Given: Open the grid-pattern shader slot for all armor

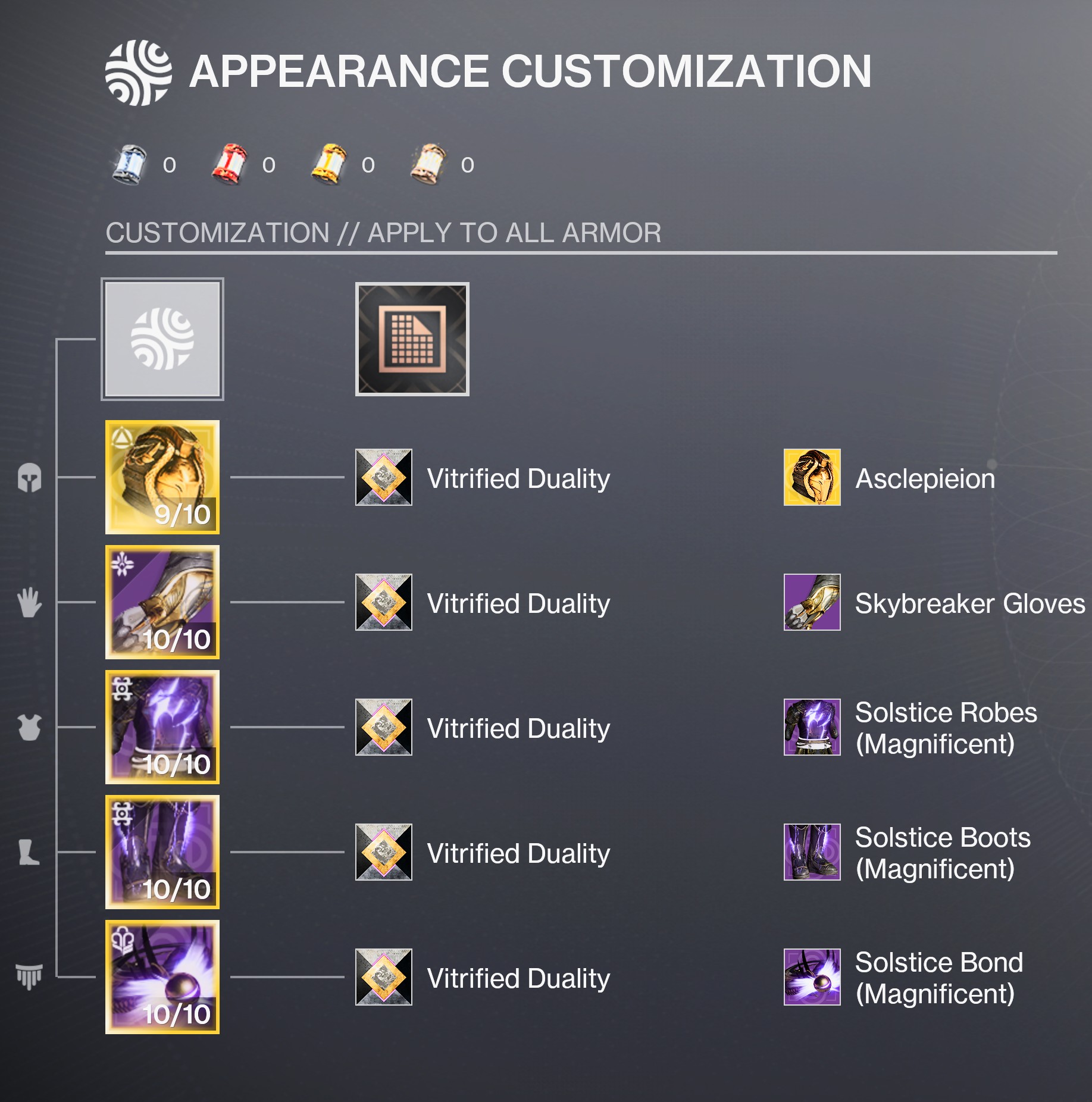Looking at the screenshot, I should pyautogui.click(x=412, y=339).
